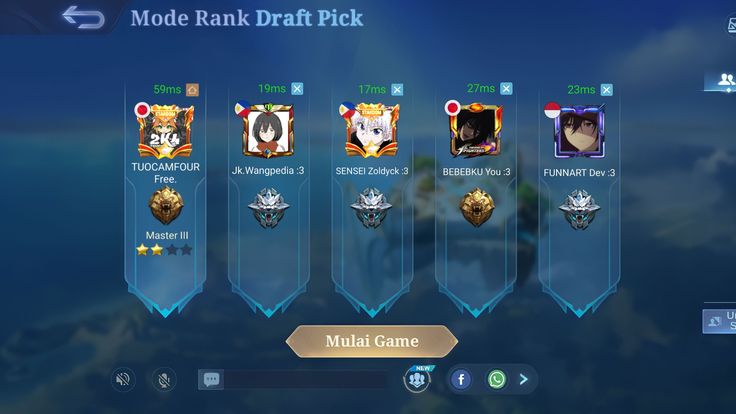Image resolution: width=736 pixels, height=414 pixels.
Task: Share the lobby through Facebook
Action: [460, 379]
